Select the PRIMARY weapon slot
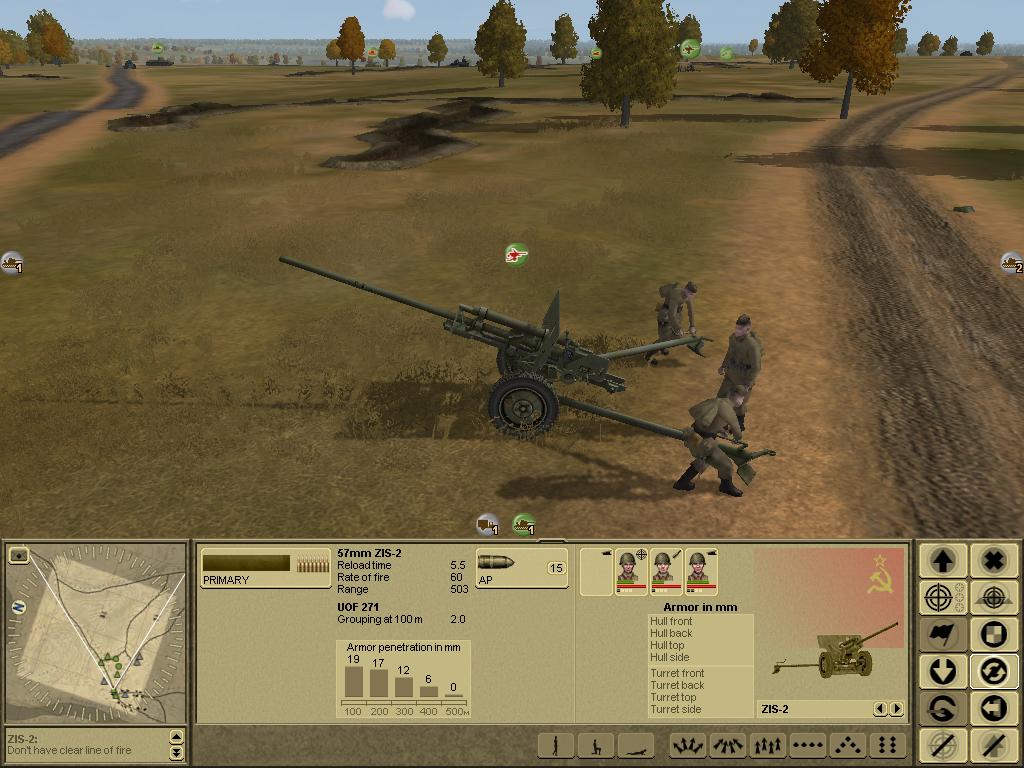The image size is (1024, 768). tap(265, 567)
